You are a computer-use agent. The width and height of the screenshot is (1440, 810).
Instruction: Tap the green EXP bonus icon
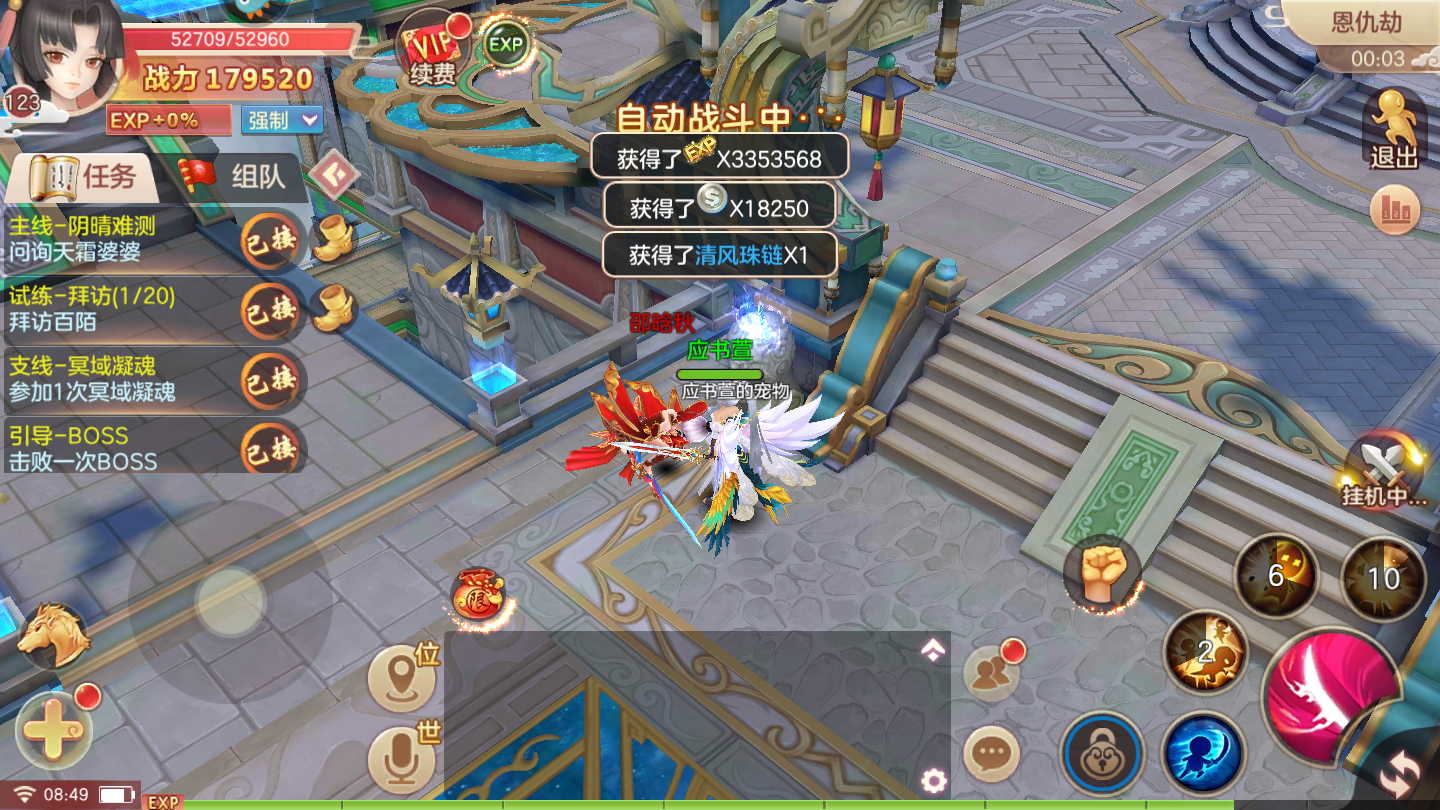click(506, 44)
